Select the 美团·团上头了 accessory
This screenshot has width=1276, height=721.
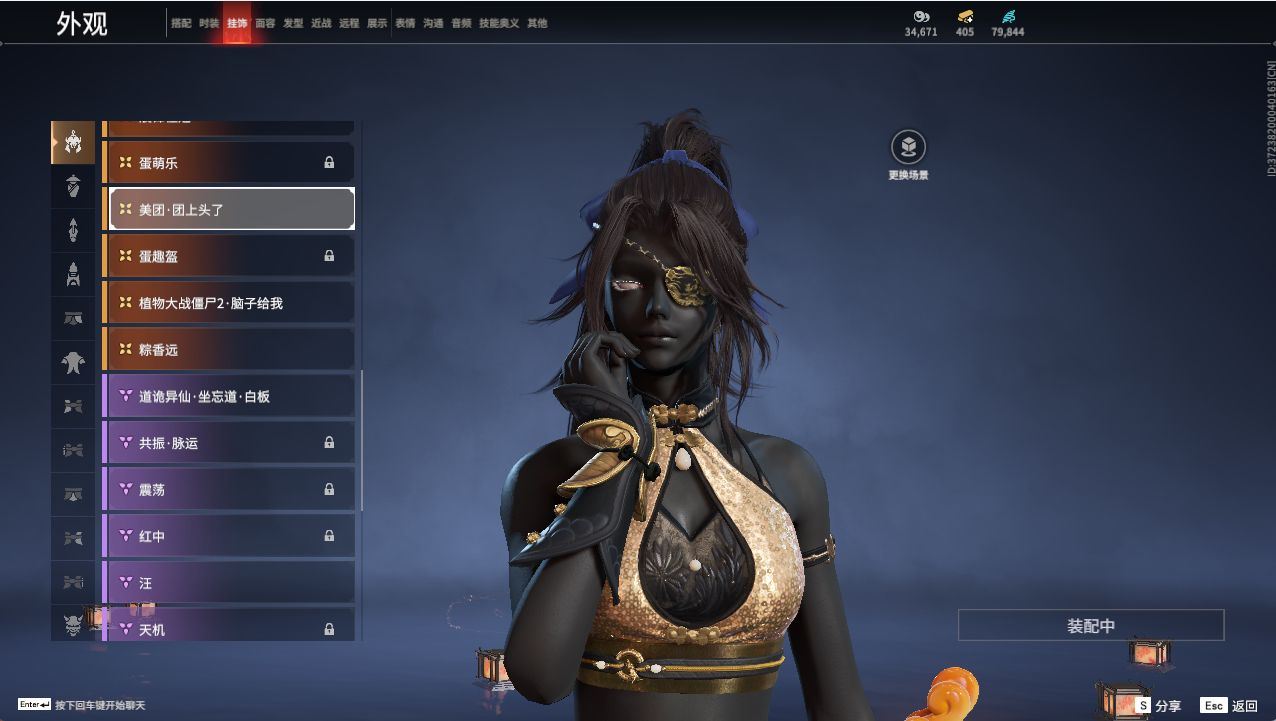click(231, 209)
